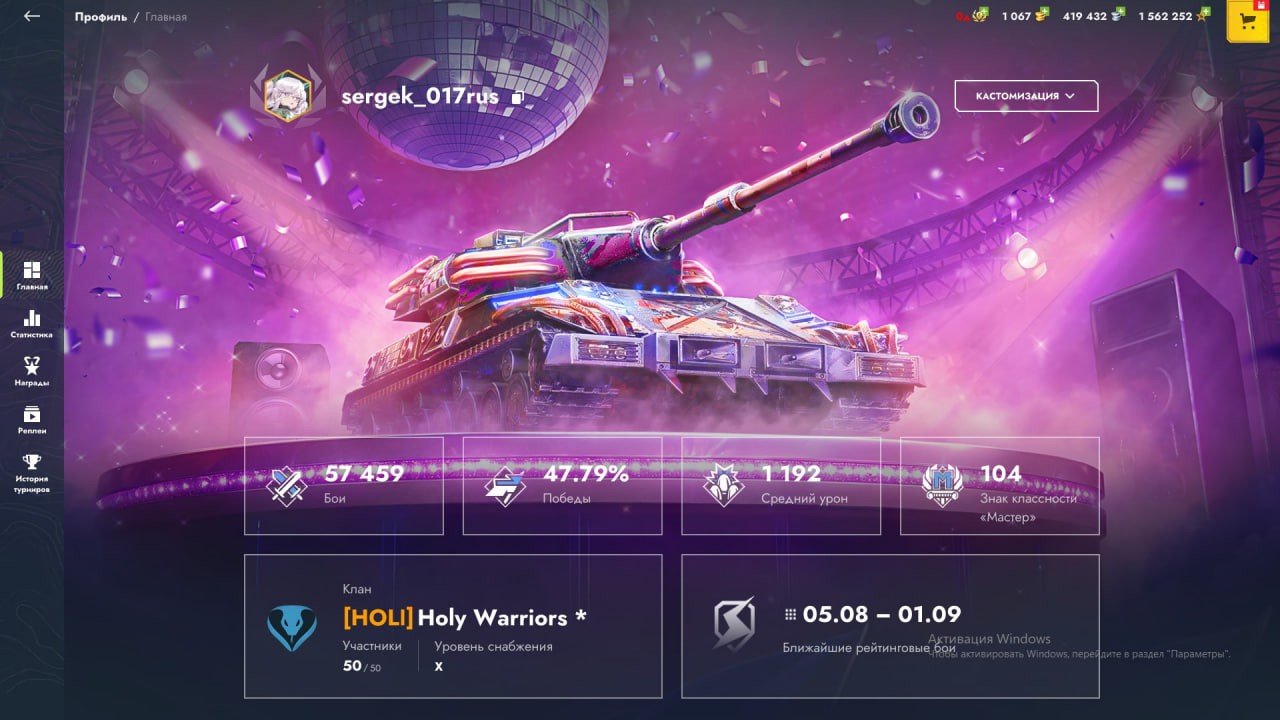Open the Holy Warriors clan panel
This screenshot has width=1280, height=720.
click(453, 626)
